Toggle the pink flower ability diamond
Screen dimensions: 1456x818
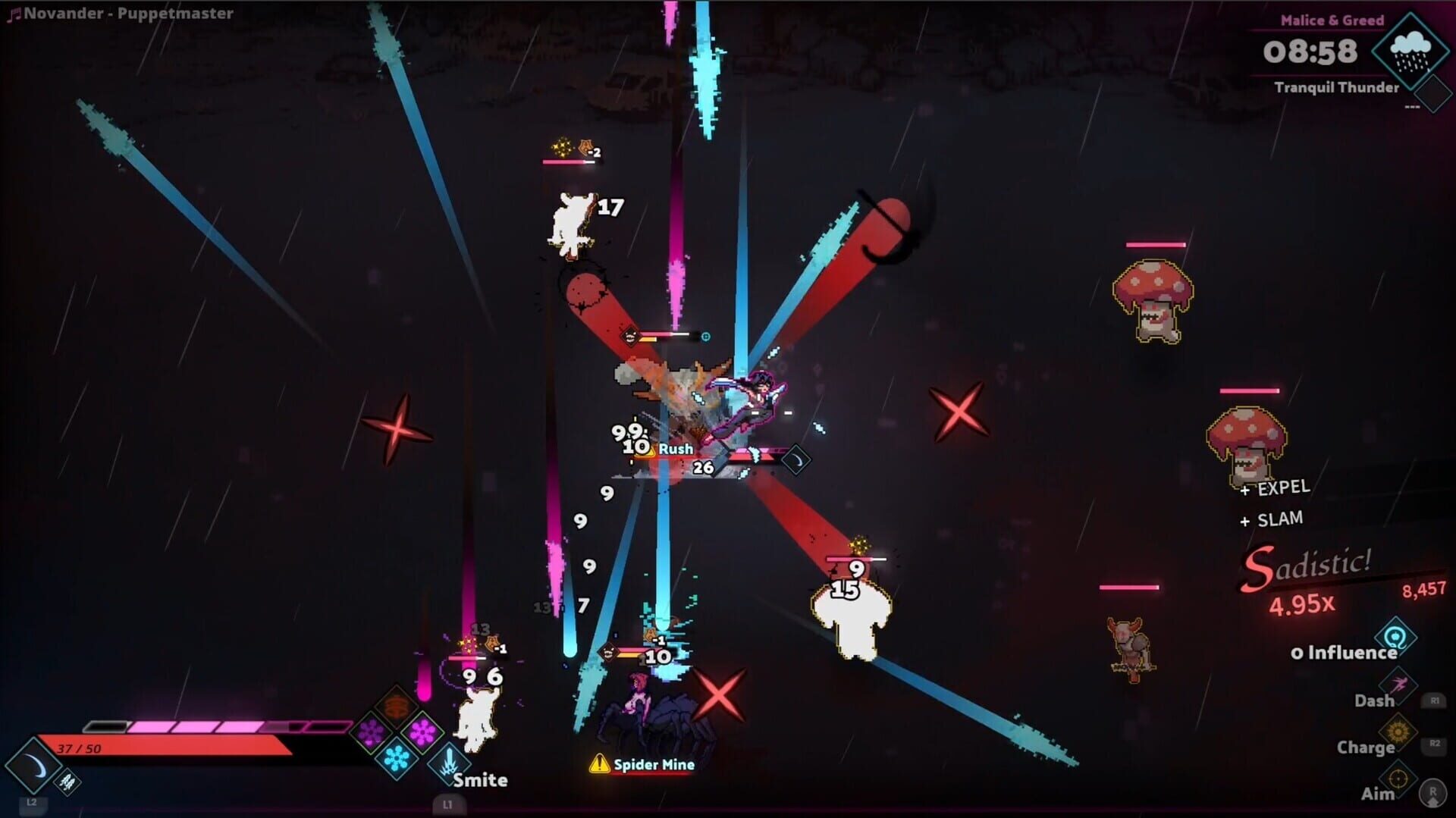pos(422,732)
